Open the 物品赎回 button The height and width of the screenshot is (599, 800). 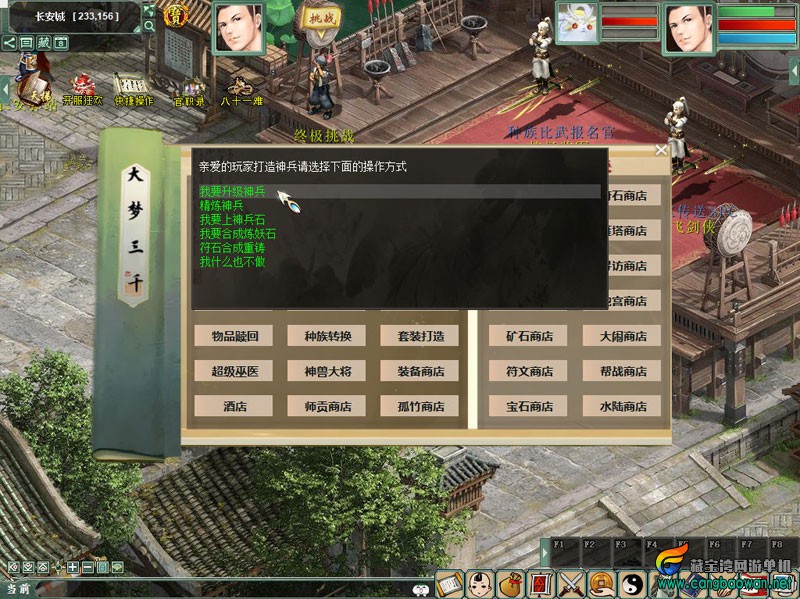[233, 336]
